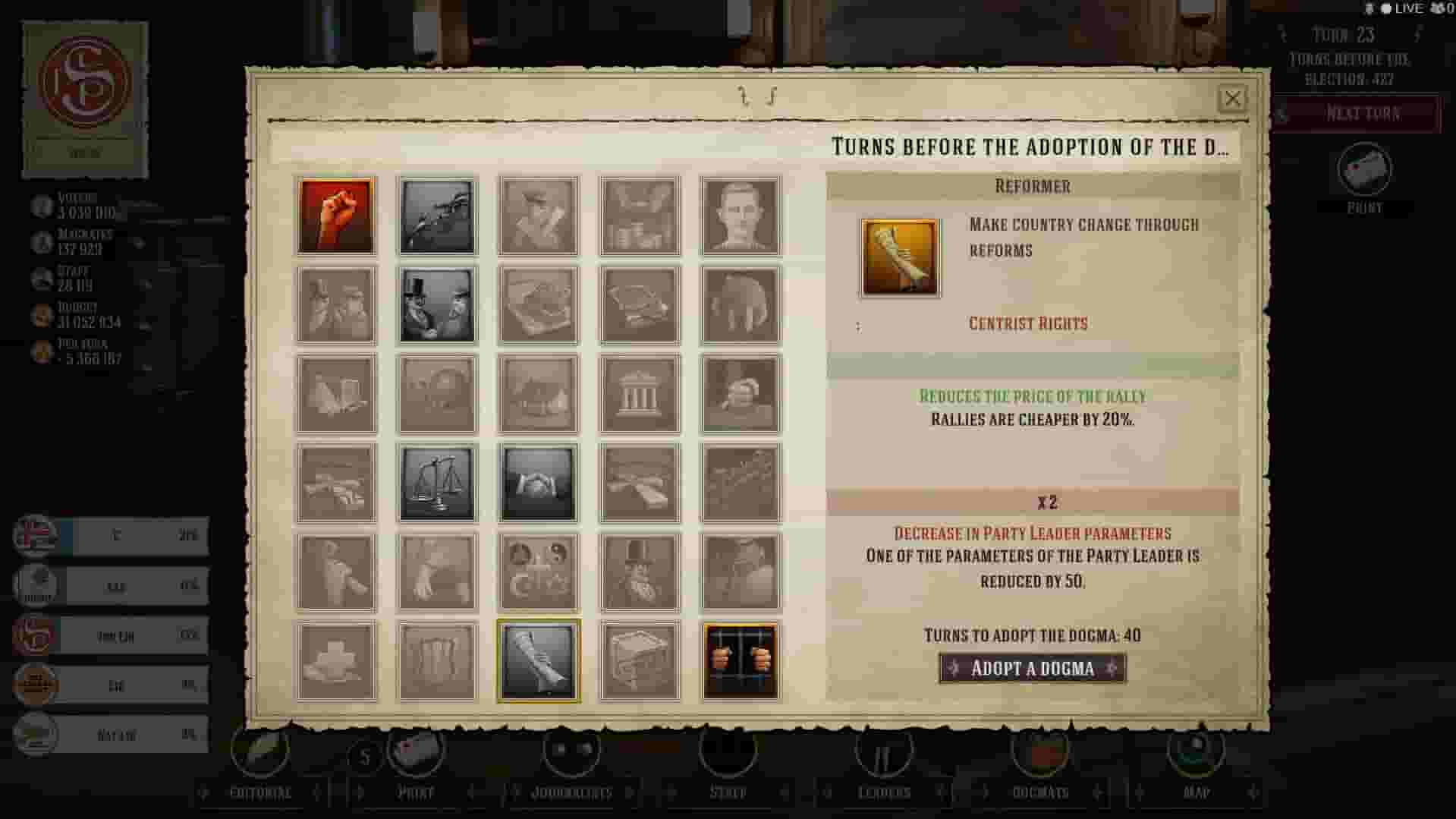The height and width of the screenshot is (819, 1456).
Task: Close the dogma adoption window
Action: [1233, 99]
